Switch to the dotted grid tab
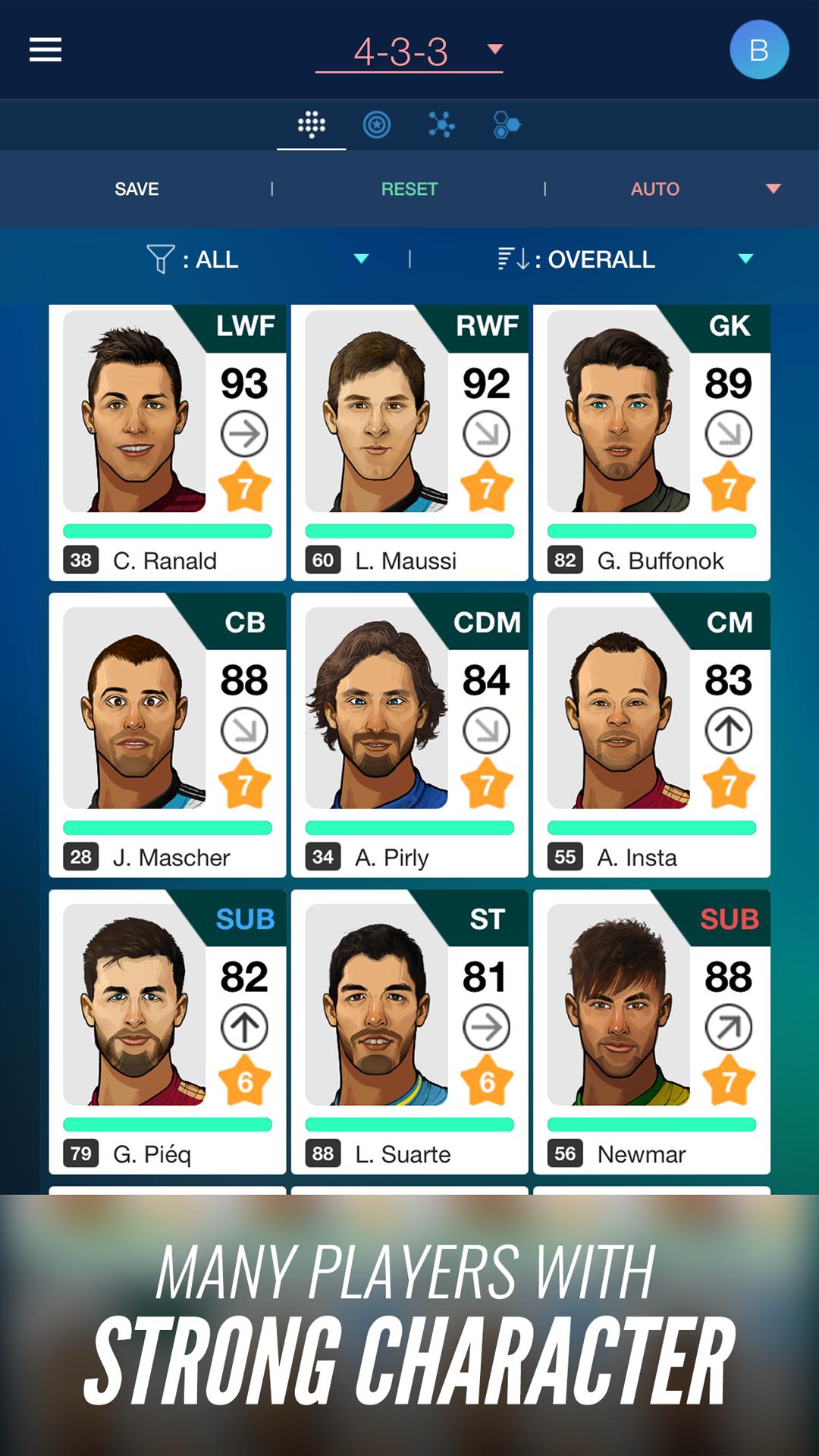819x1456 pixels. tap(312, 124)
